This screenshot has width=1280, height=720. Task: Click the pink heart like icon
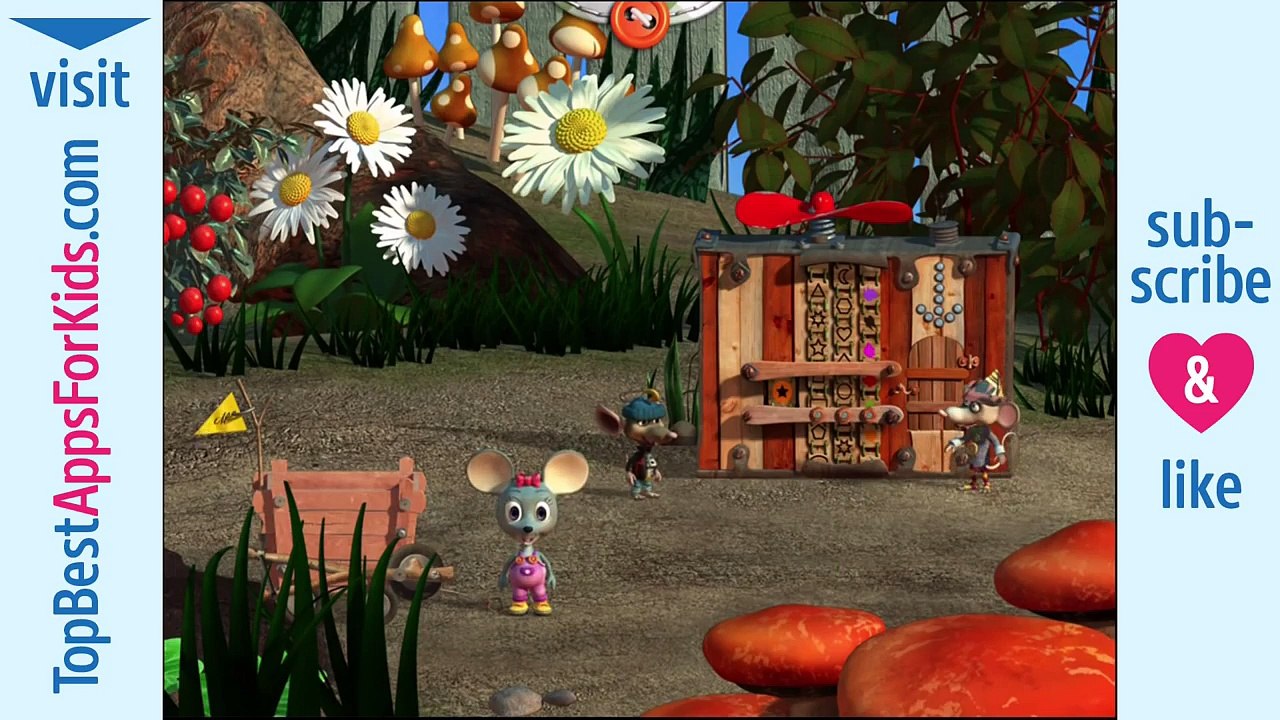click(x=1200, y=382)
